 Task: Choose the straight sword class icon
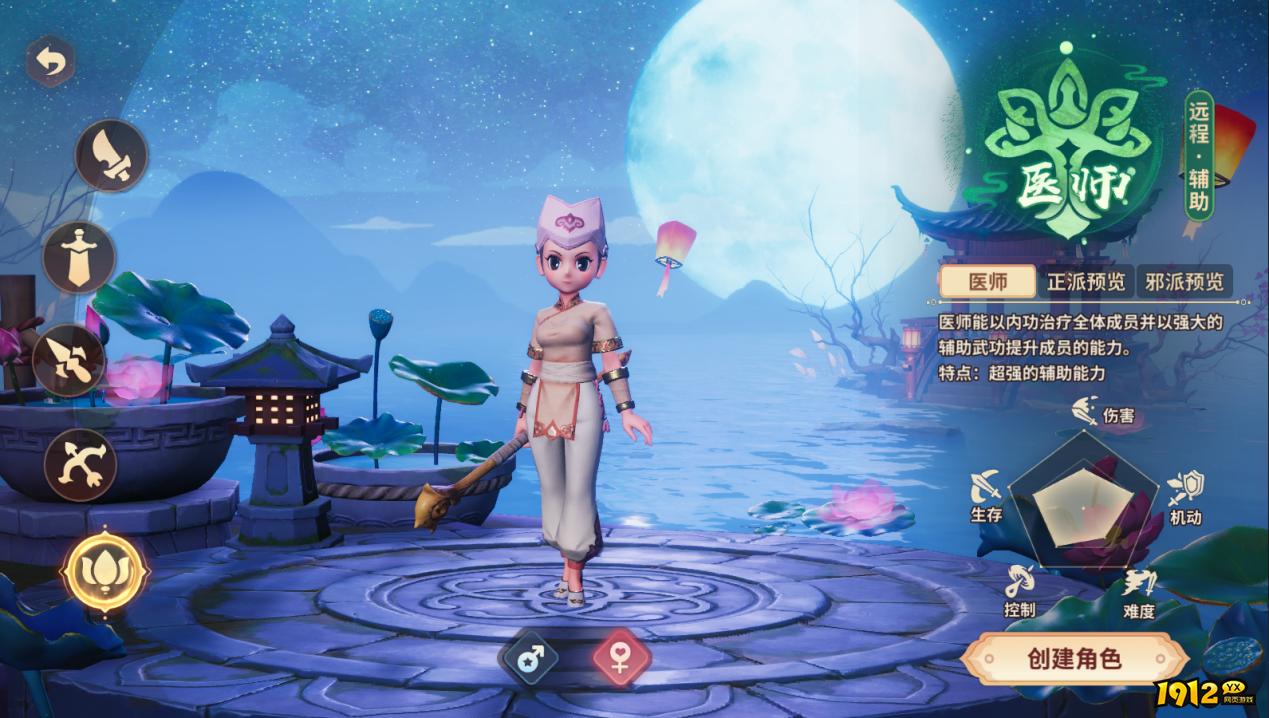[79, 257]
